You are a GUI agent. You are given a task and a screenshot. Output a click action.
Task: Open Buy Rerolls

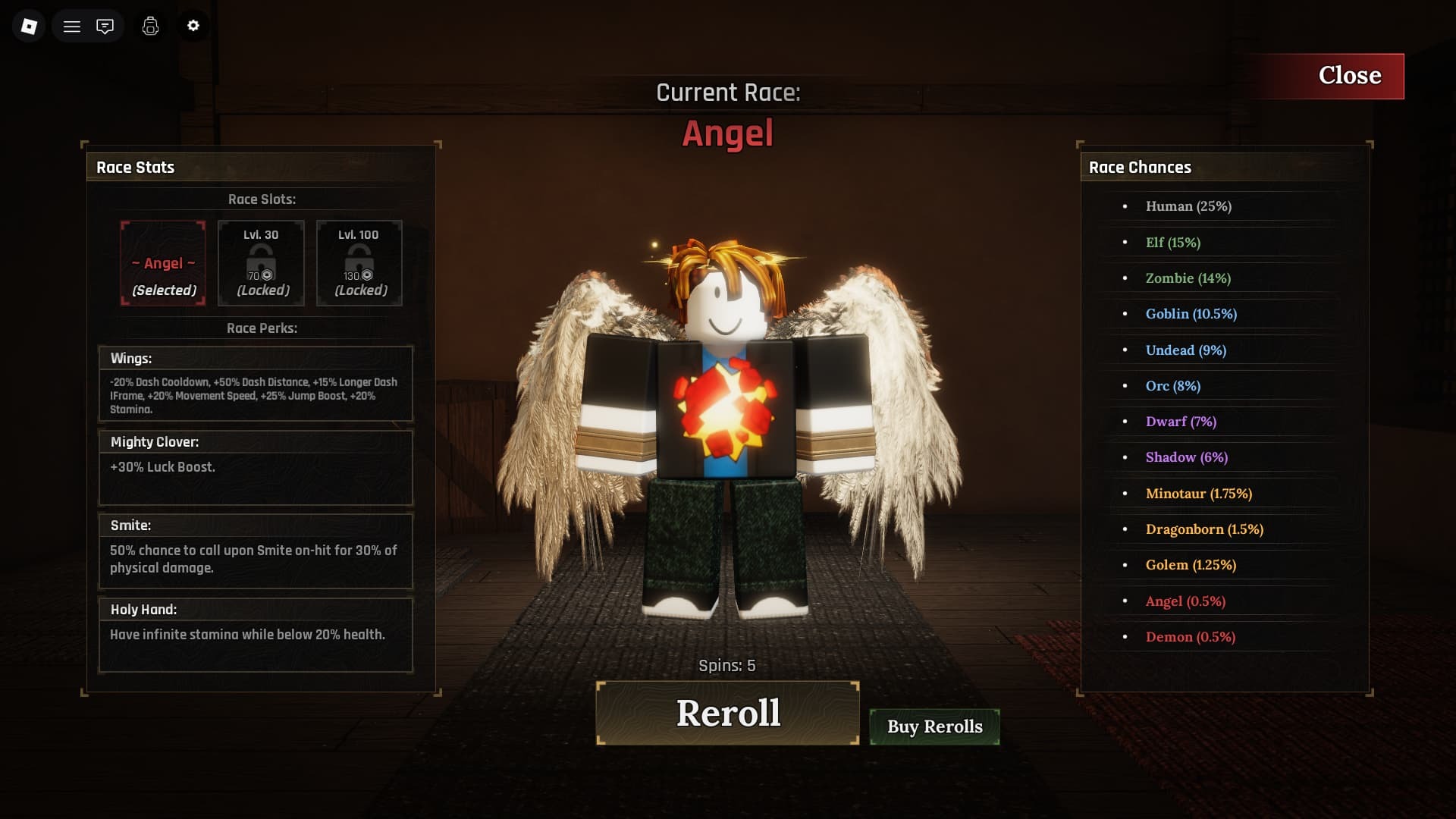pos(934,726)
